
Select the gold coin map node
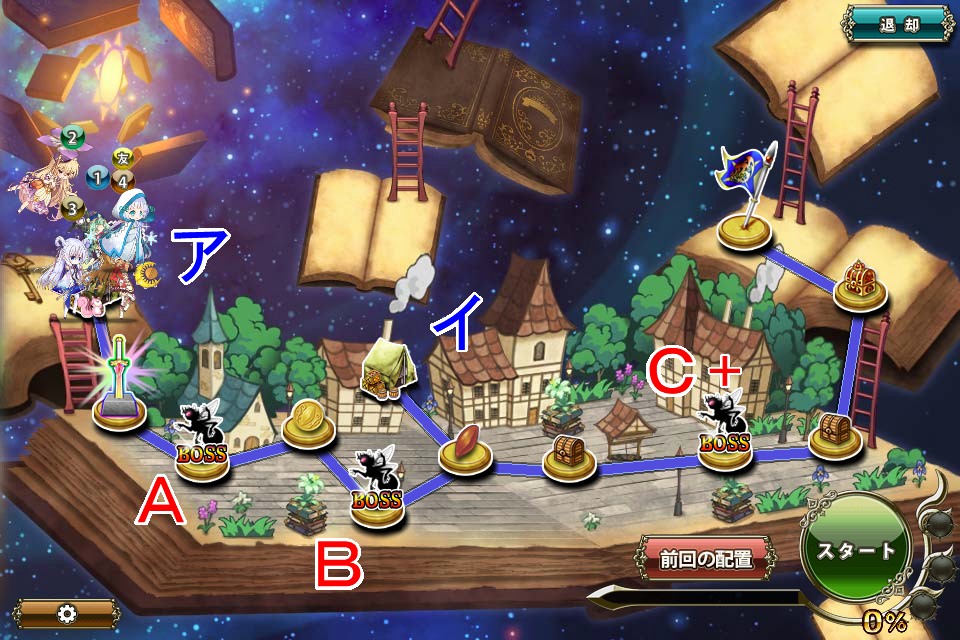(x=308, y=424)
